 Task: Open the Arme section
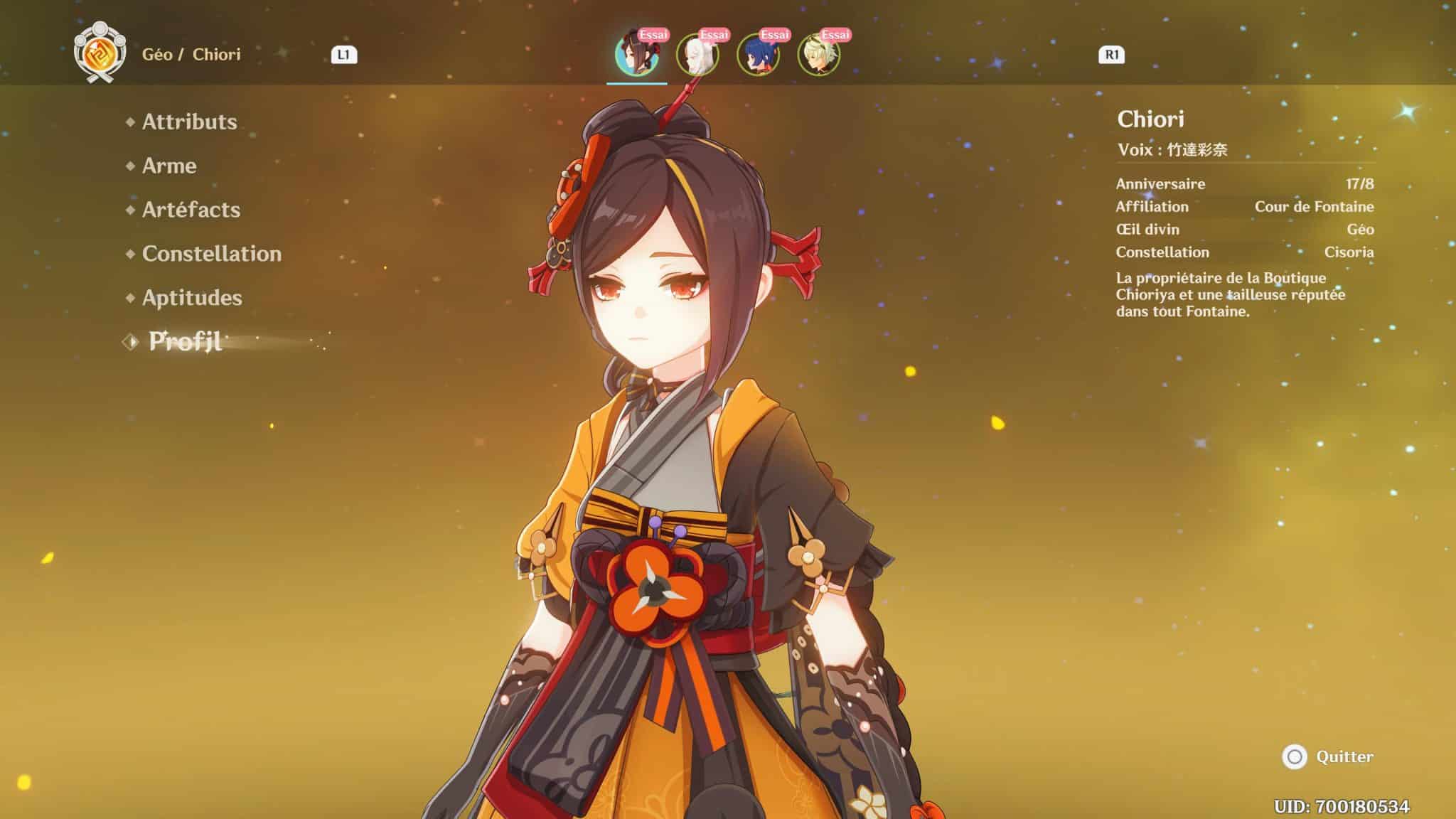169,166
